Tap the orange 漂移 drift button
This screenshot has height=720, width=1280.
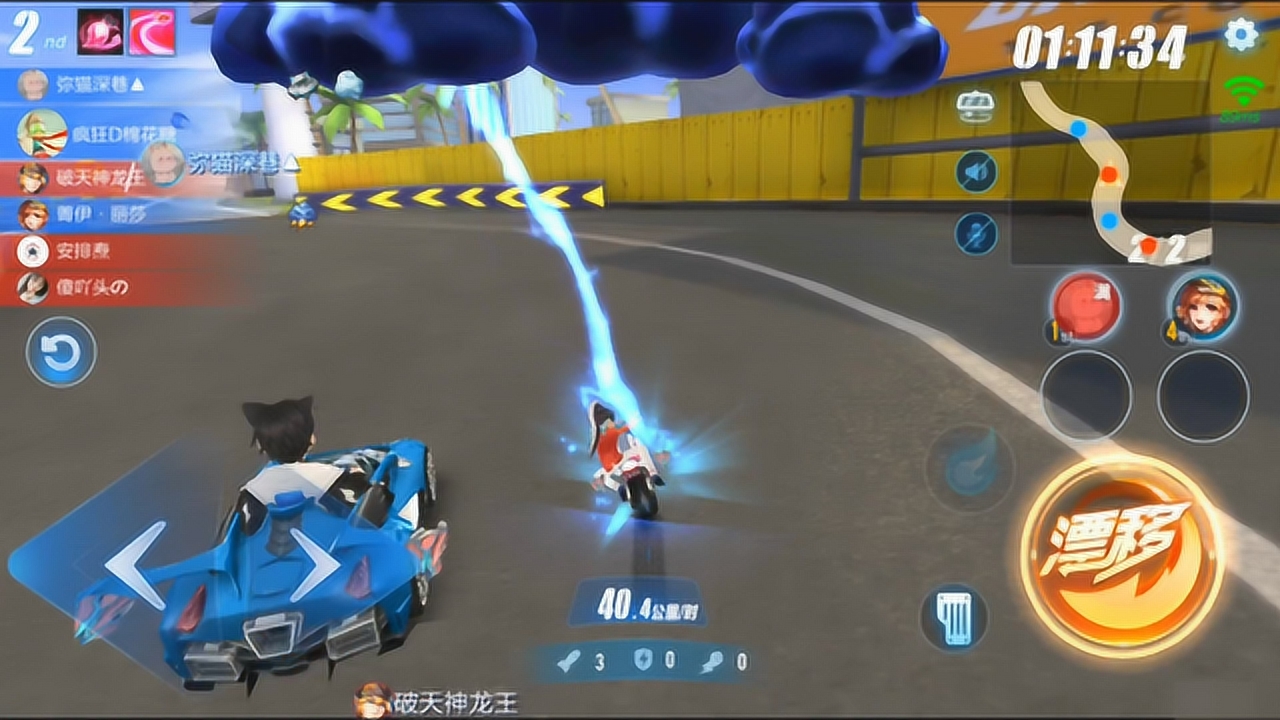coord(1122,554)
